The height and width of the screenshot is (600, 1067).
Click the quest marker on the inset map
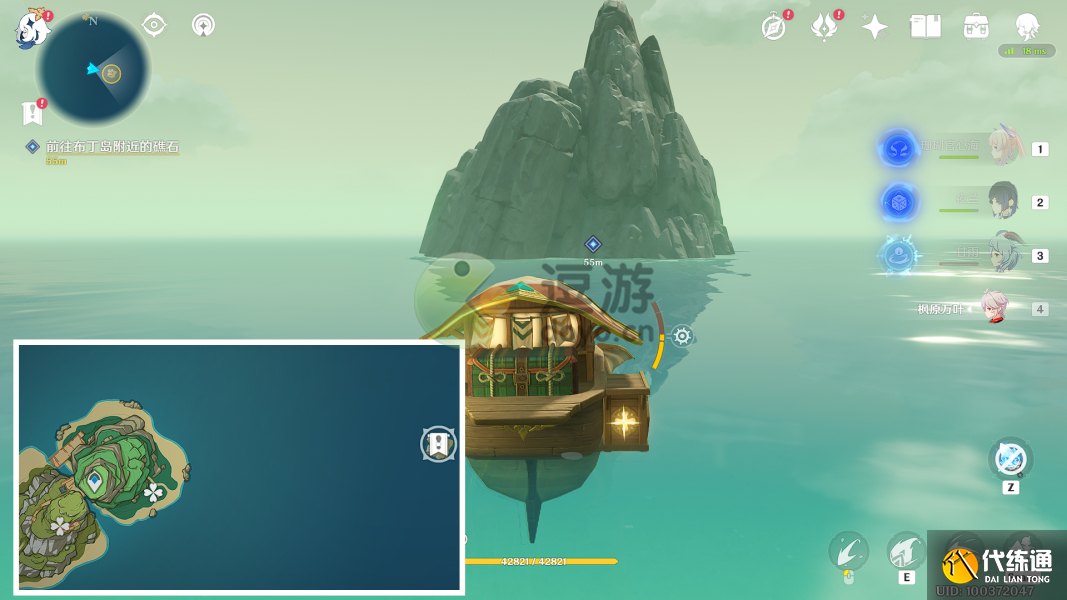[438, 444]
